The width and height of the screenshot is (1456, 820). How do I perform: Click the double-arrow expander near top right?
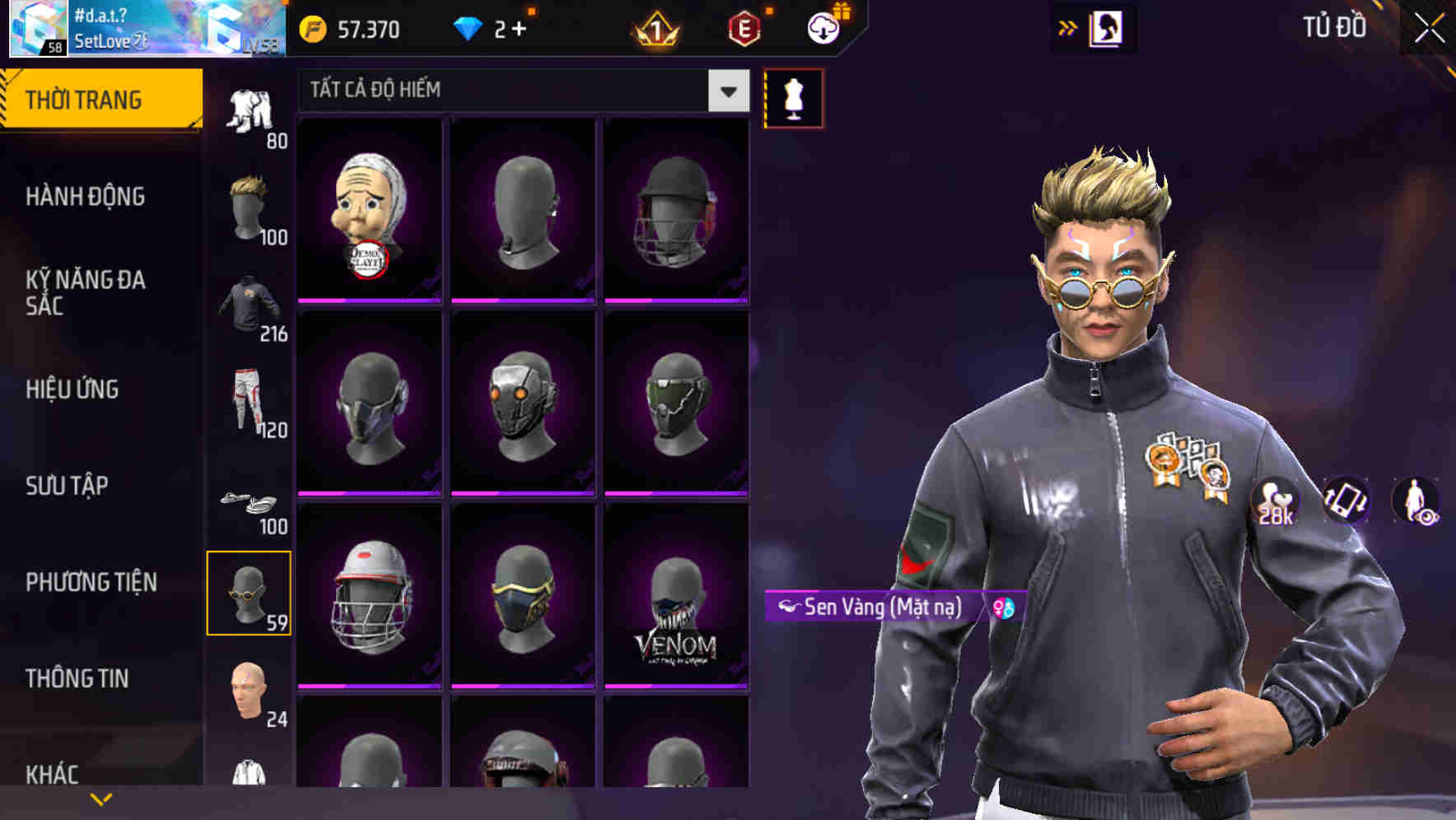[x=1069, y=27]
